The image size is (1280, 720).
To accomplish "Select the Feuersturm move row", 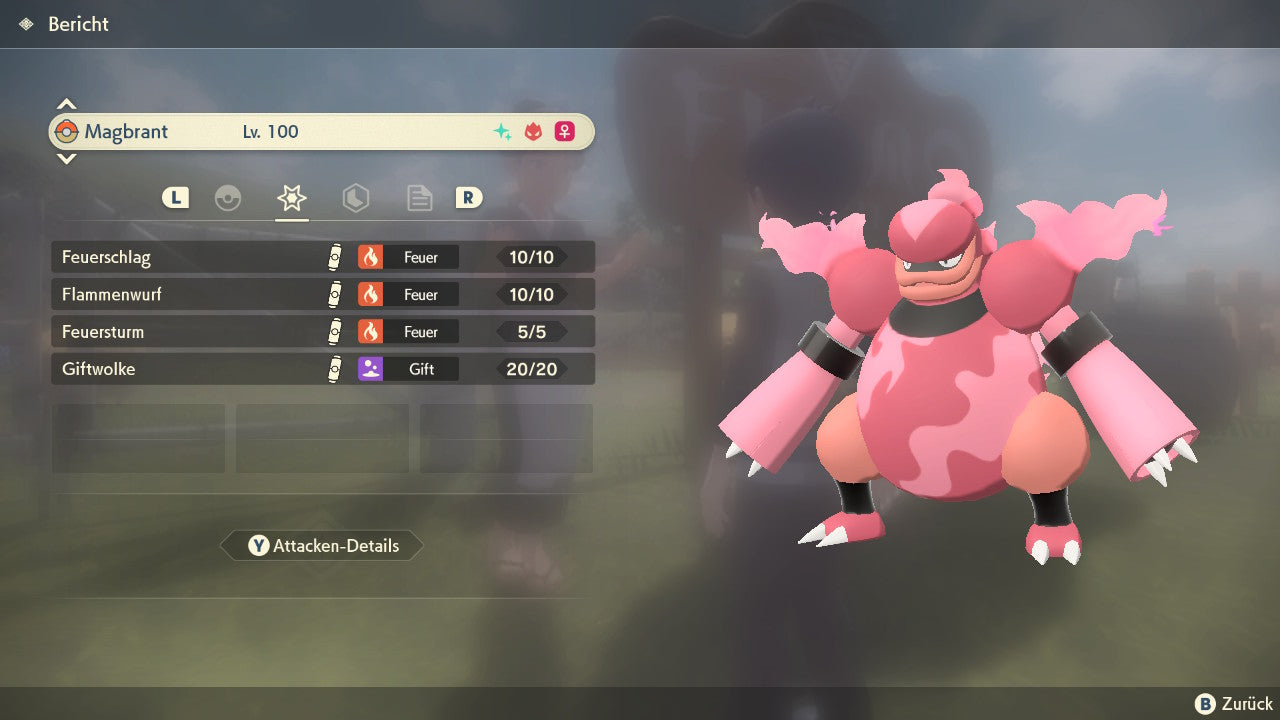I will pos(322,331).
